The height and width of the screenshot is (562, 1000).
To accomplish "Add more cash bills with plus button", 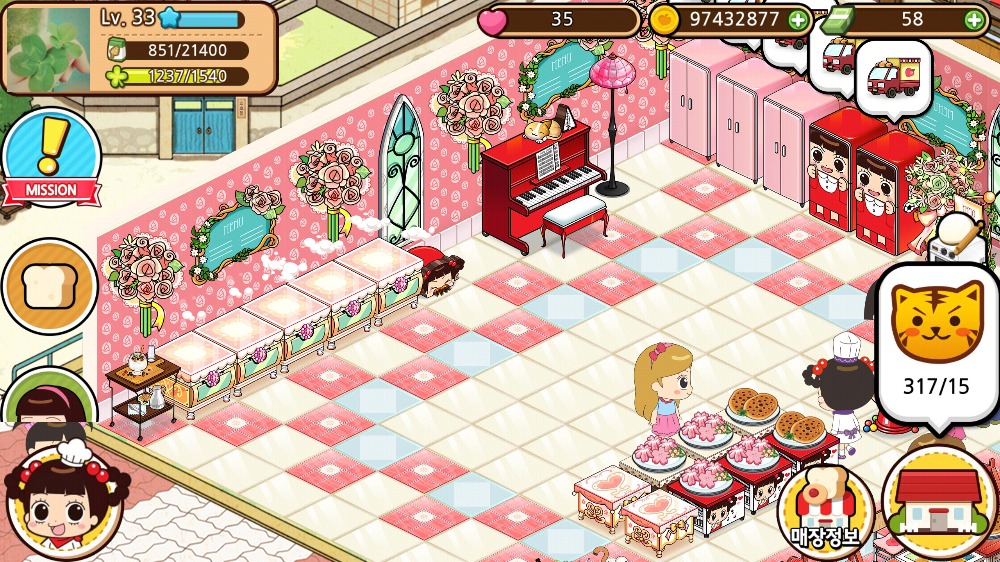I will point(973,19).
